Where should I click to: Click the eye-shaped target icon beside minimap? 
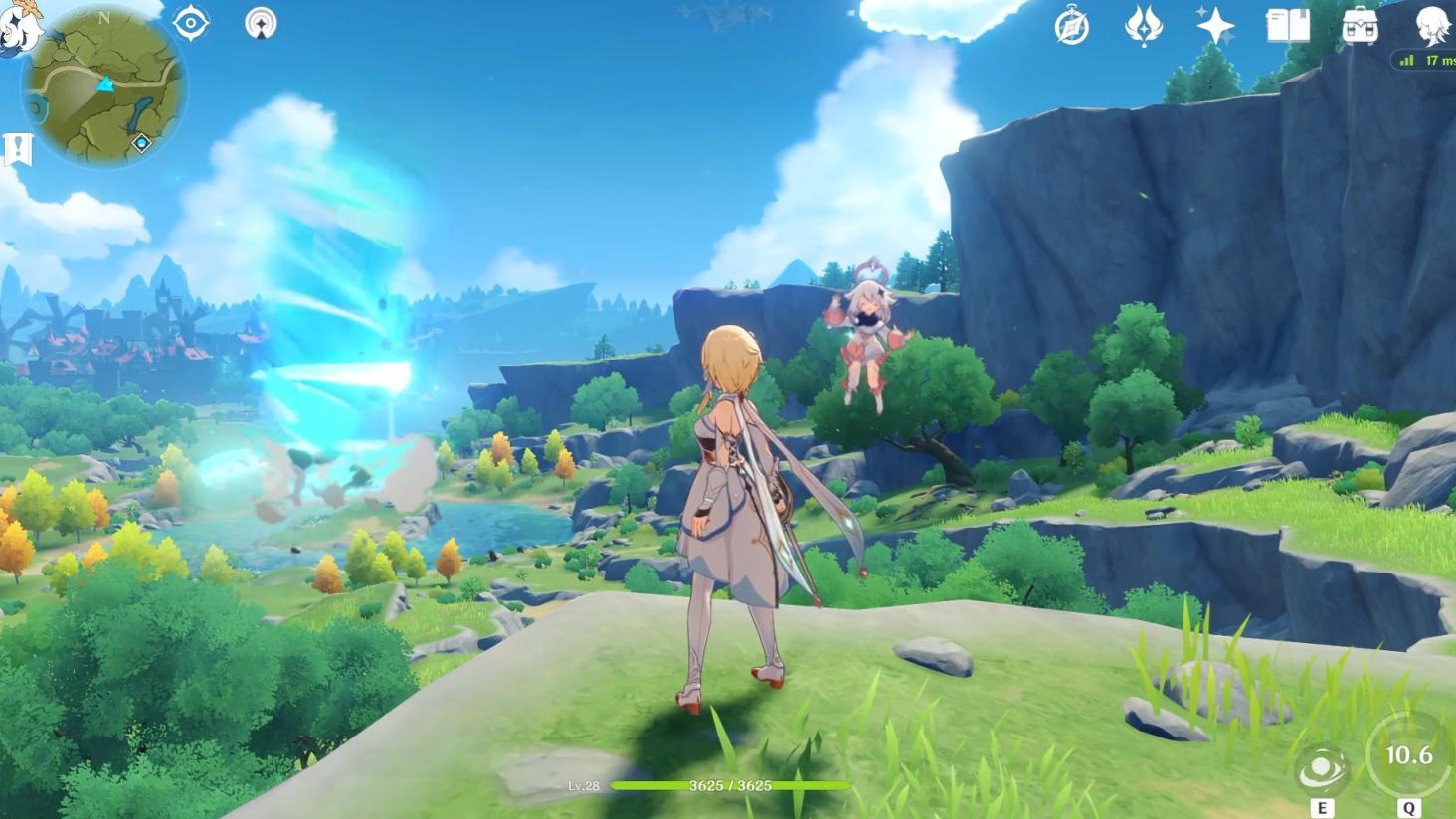pos(190,23)
